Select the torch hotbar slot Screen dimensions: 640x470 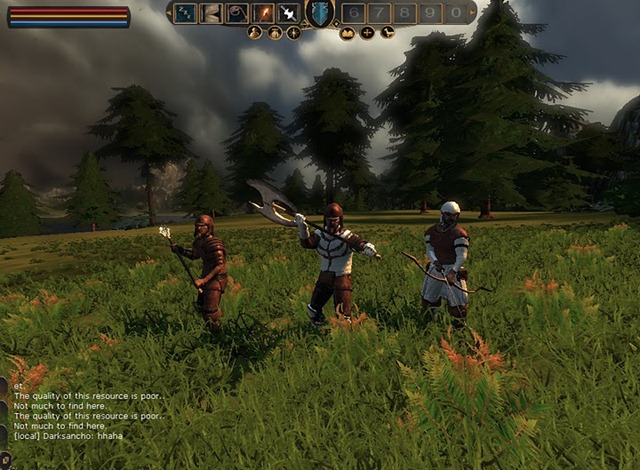[x=263, y=13]
